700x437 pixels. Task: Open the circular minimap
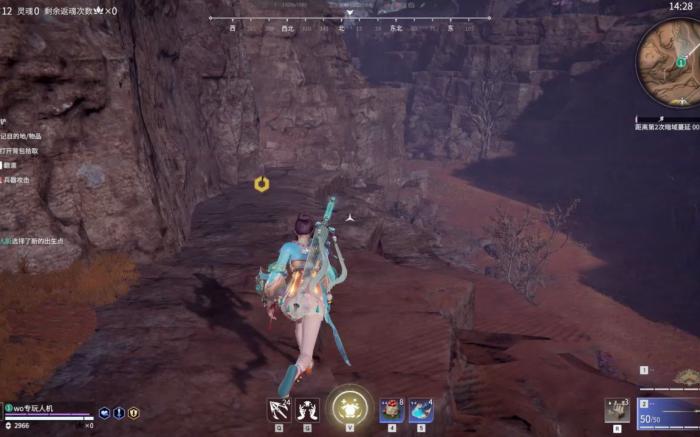[x=671, y=61]
